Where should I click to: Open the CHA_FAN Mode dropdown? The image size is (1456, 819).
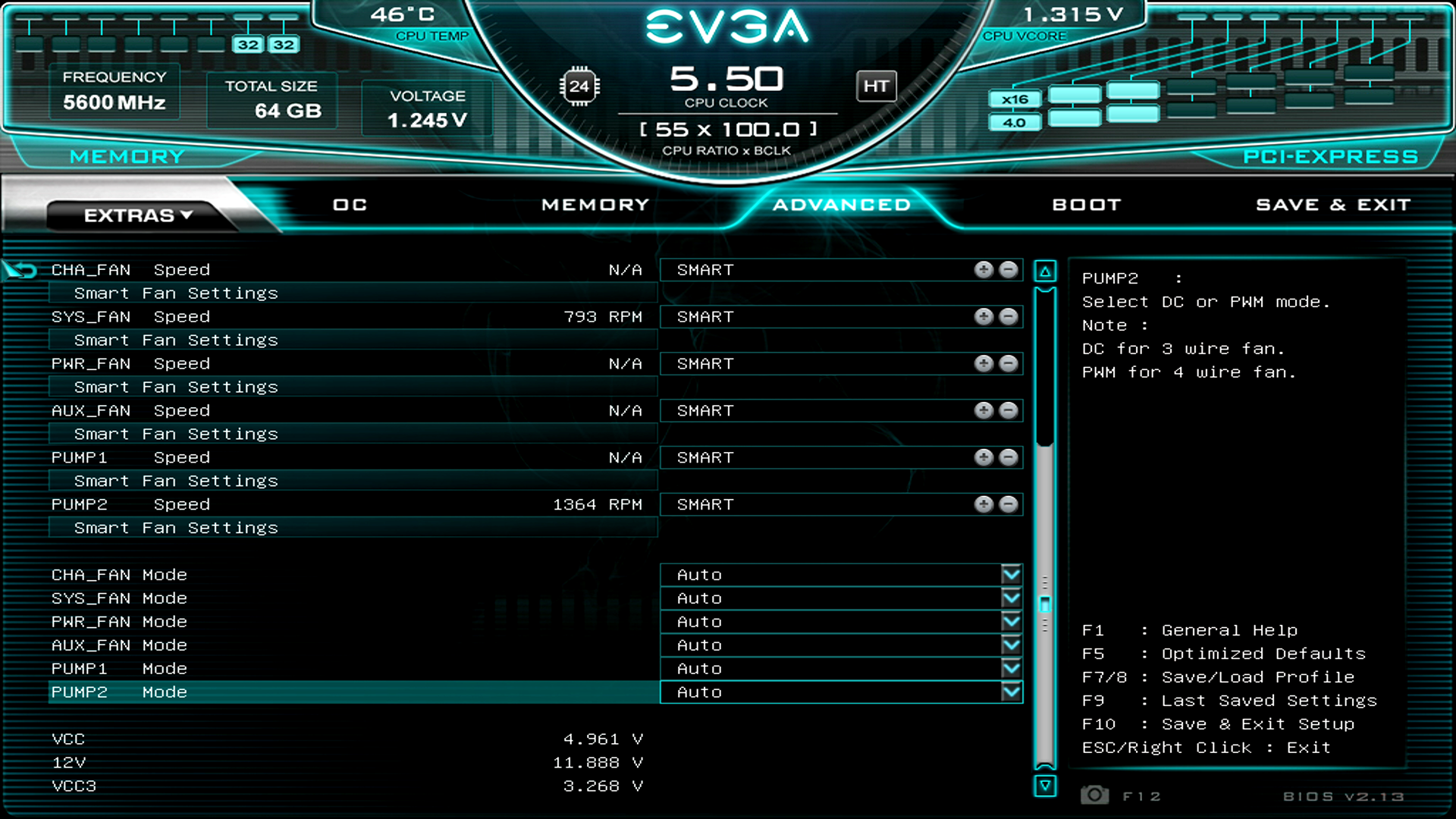tap(1012, 574)
